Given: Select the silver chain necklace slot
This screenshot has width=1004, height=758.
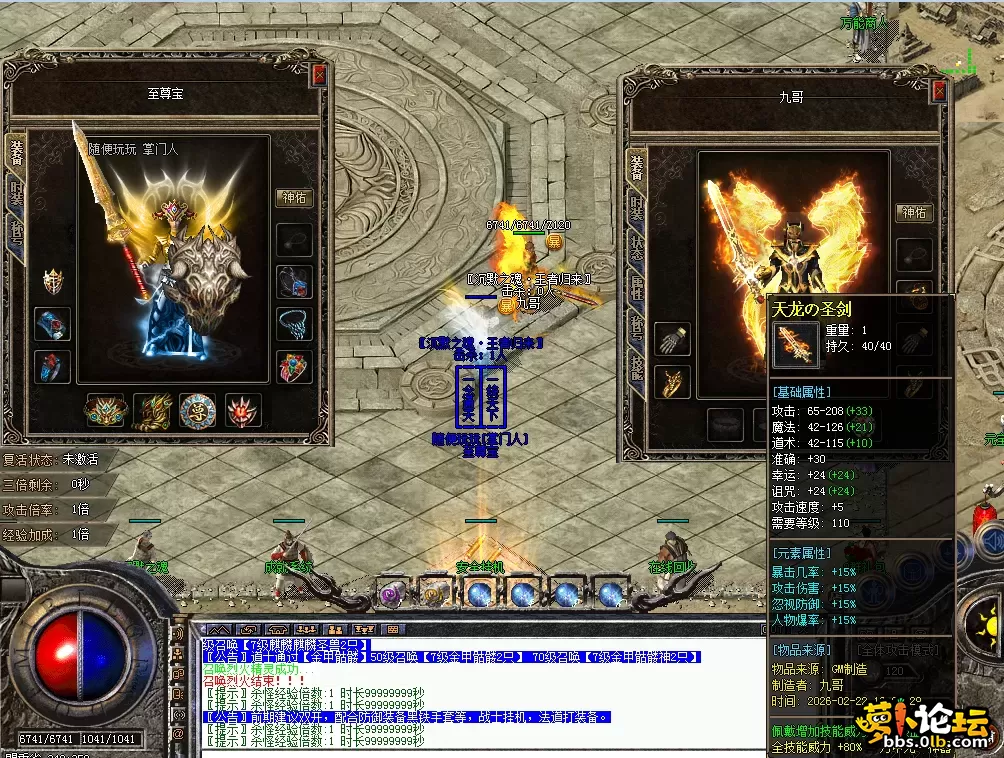Looking at the screenshot, I should click(295, 324).
